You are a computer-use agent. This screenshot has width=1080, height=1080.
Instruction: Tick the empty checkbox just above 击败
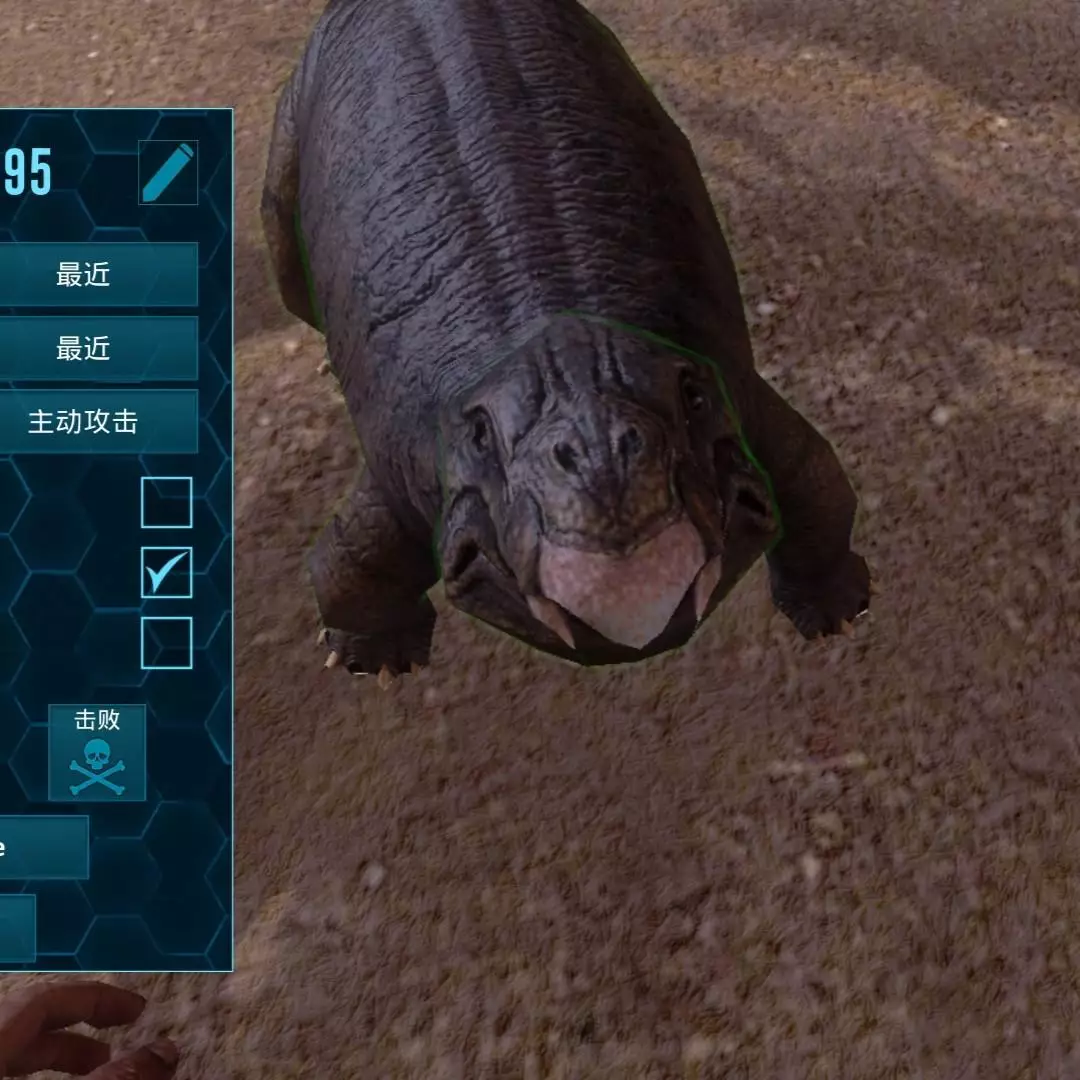[x=166, y=643]
